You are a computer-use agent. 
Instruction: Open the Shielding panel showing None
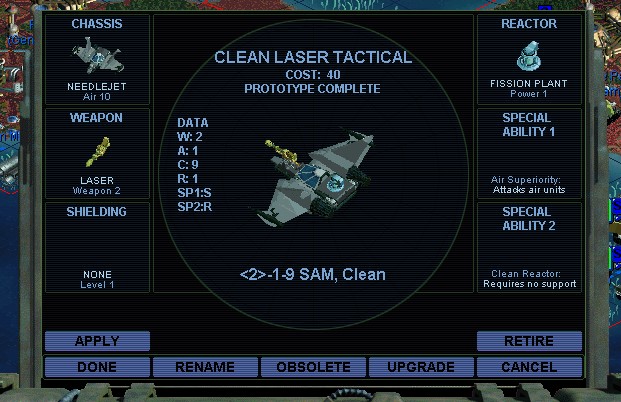(x=97, y=246)
